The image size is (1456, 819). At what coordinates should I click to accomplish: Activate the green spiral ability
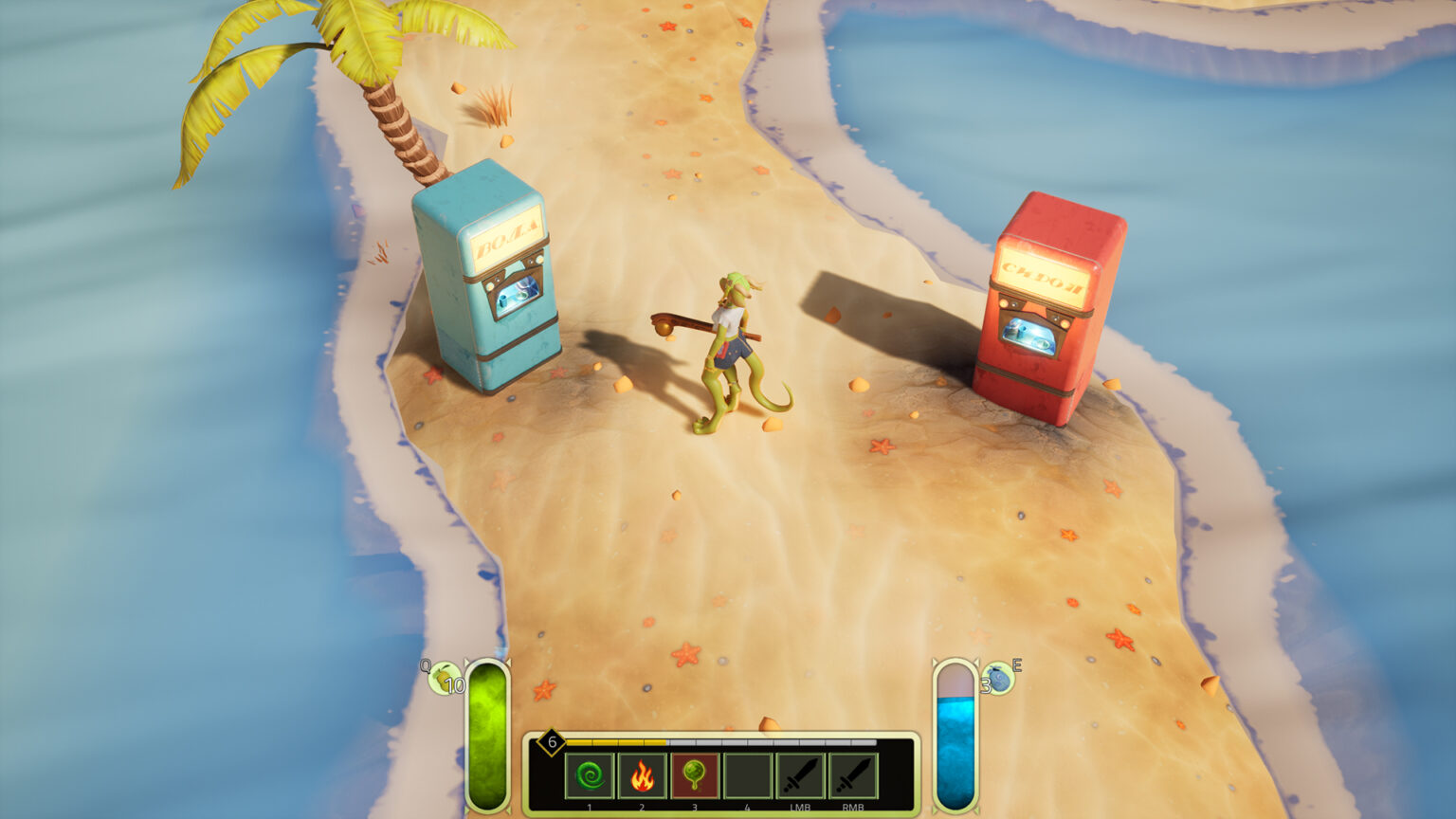coord(590,776)
